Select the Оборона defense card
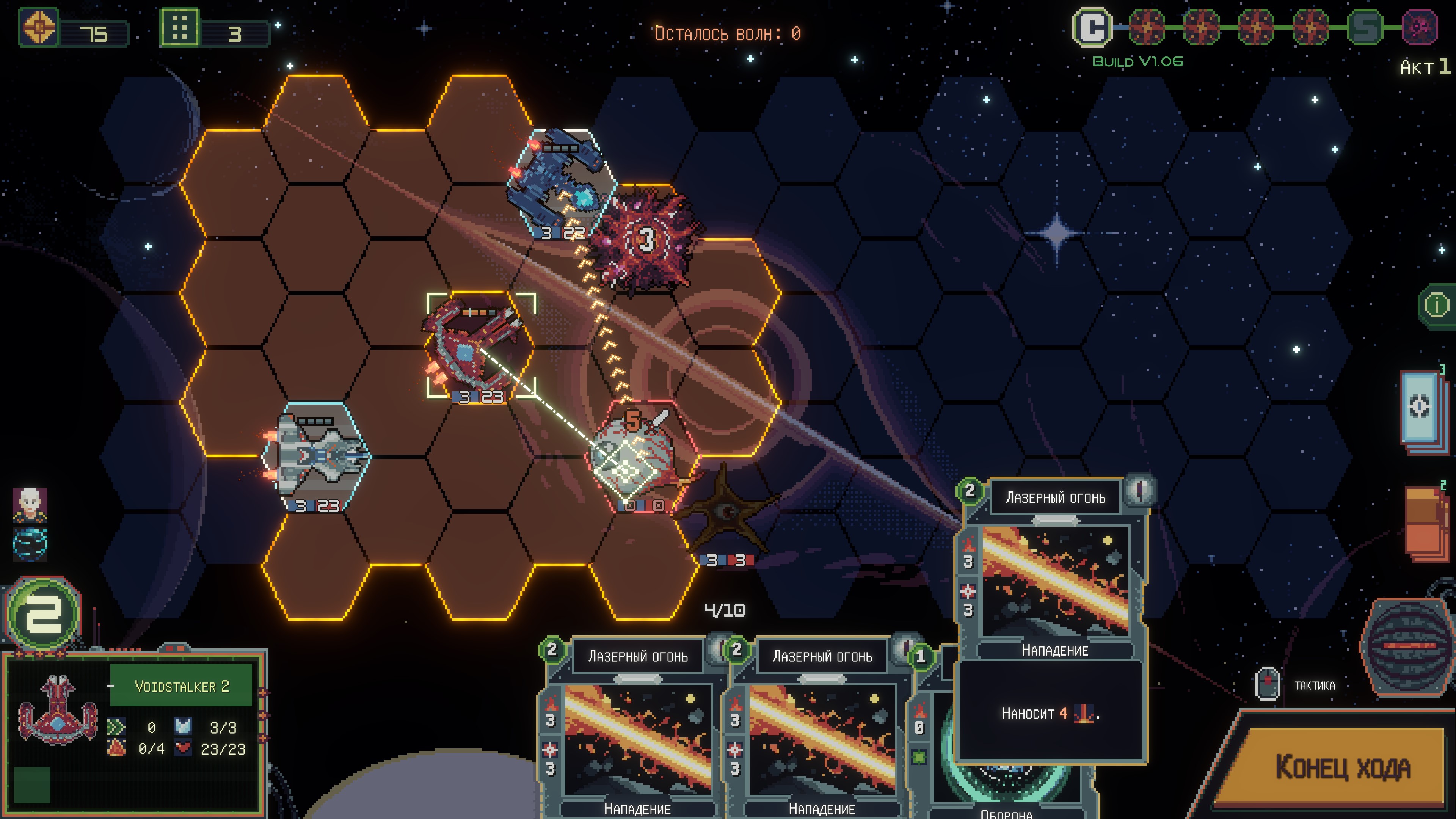Image resolution: width=1456 pixels, height=819 pixels. click(x=1006, y=780)
